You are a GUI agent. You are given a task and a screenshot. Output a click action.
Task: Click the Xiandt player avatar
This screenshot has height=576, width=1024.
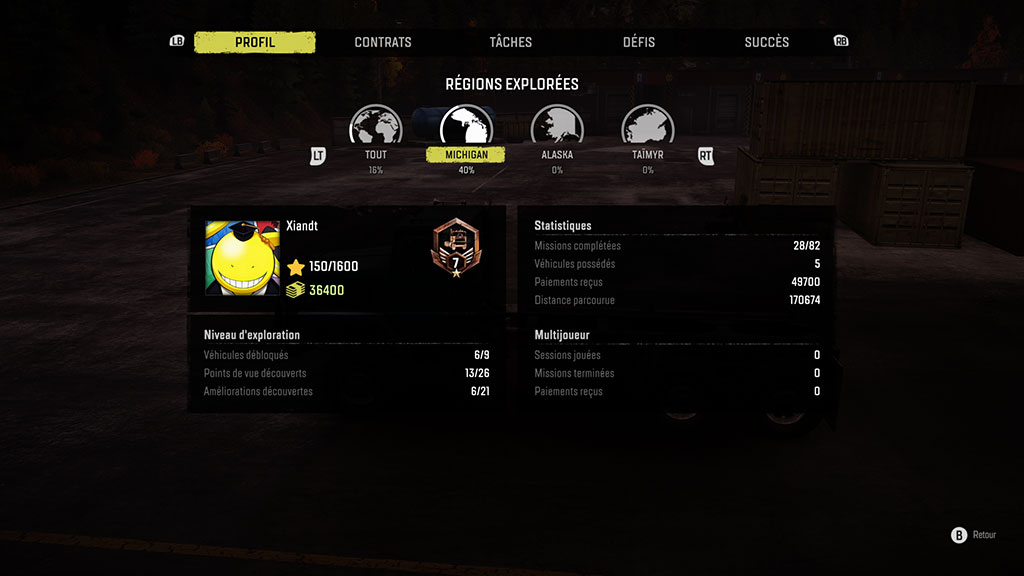point(242,258)
